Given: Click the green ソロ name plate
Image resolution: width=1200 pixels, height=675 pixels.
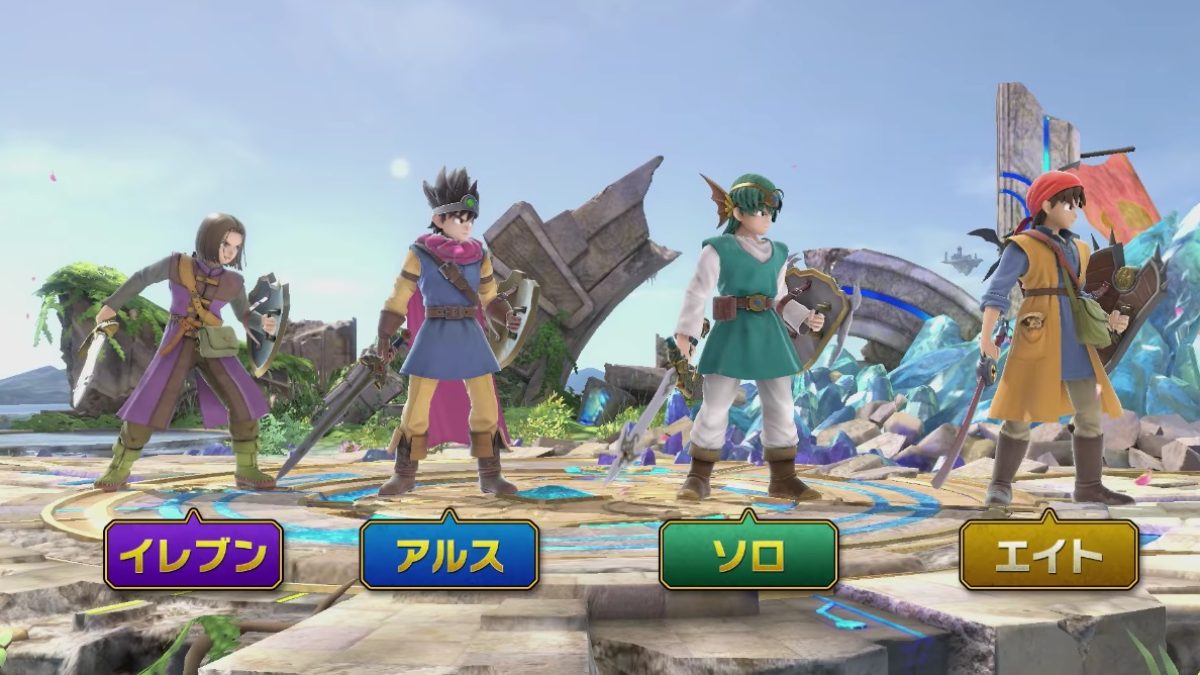Looking at the screenshot, I should (748, 554).
